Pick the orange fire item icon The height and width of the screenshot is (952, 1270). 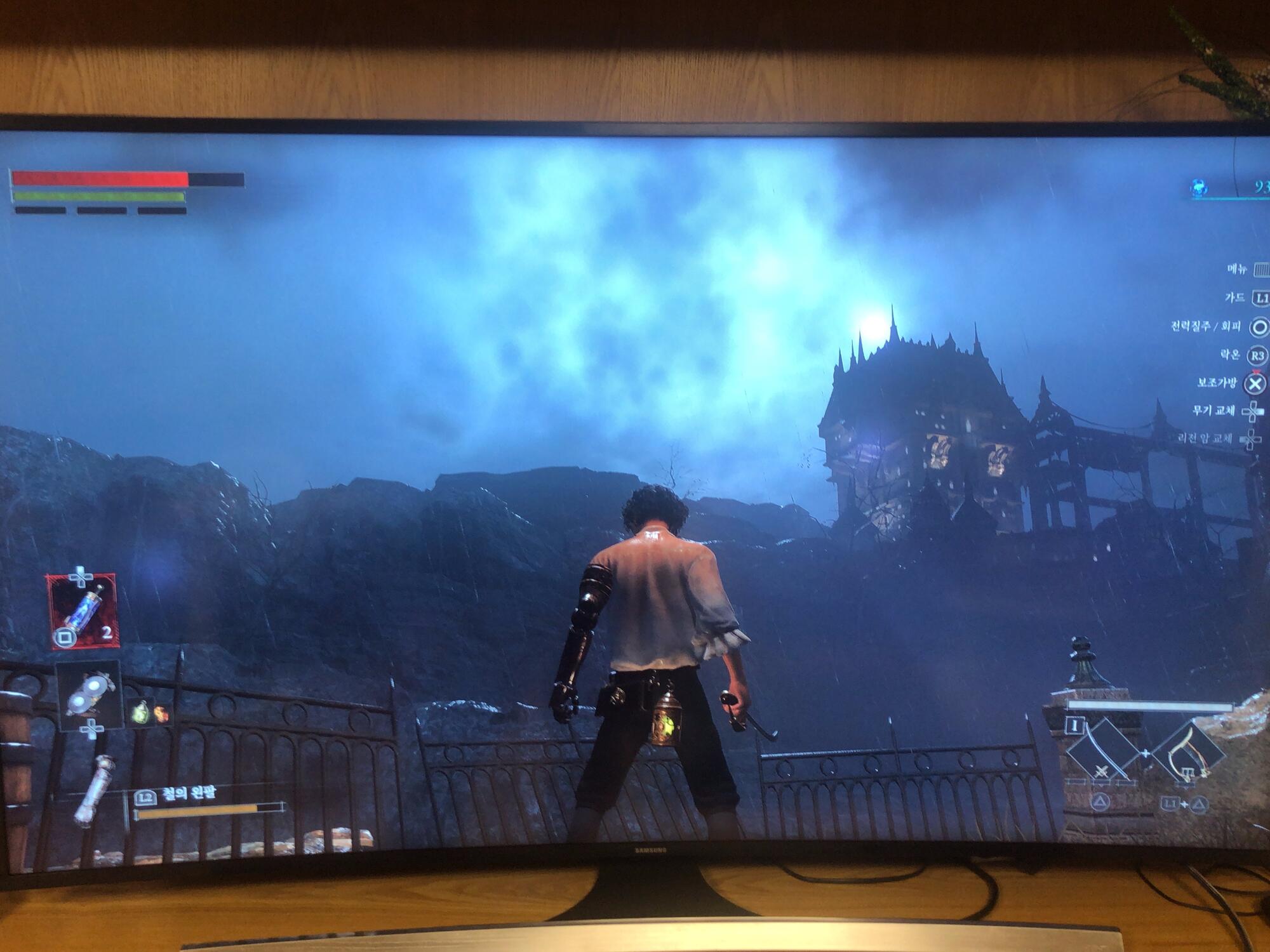tap(161, 713)
